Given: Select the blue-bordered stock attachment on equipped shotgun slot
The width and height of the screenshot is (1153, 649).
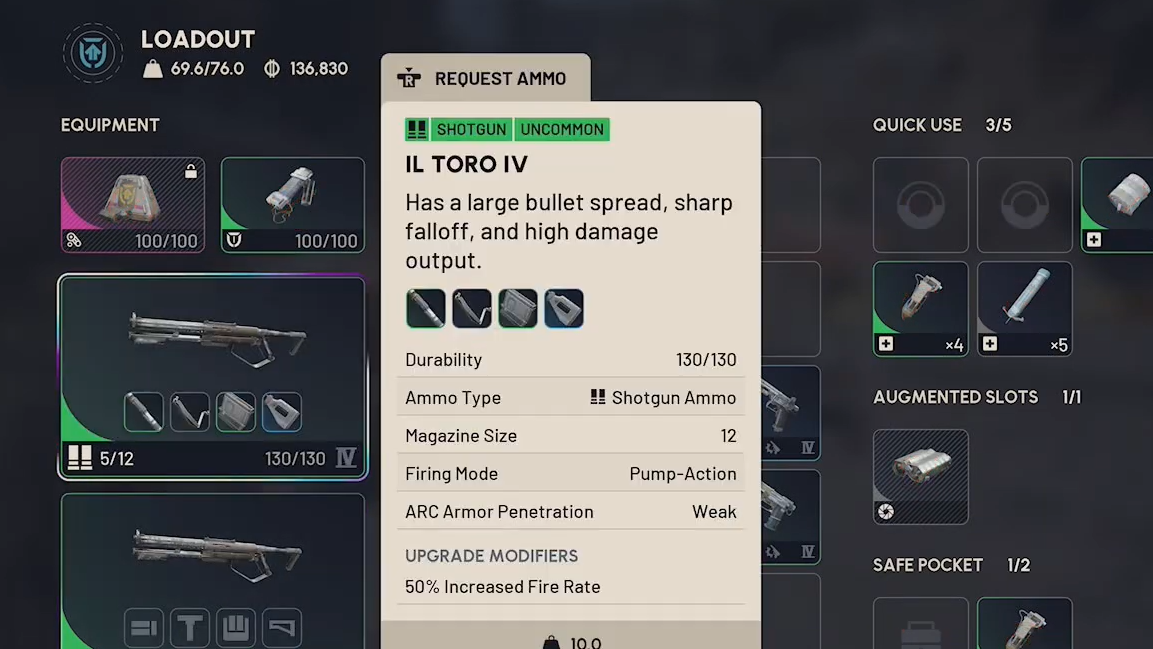Looking at the screenshot, I should 282,412.
